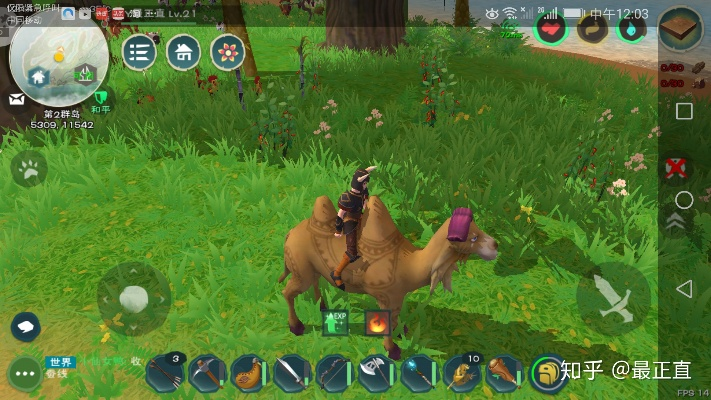Image resolution: width=711 pixels, height=400 pixels.
Task: Tap the home house button
Action: tap(183, 52)
